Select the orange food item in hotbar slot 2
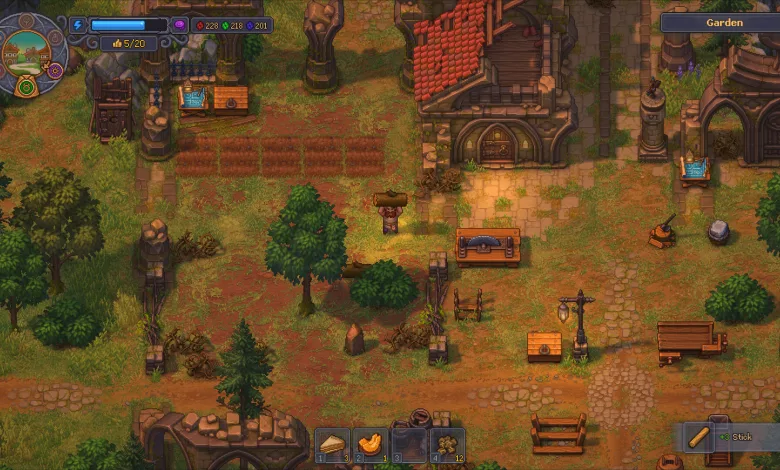 click(370, 443)
